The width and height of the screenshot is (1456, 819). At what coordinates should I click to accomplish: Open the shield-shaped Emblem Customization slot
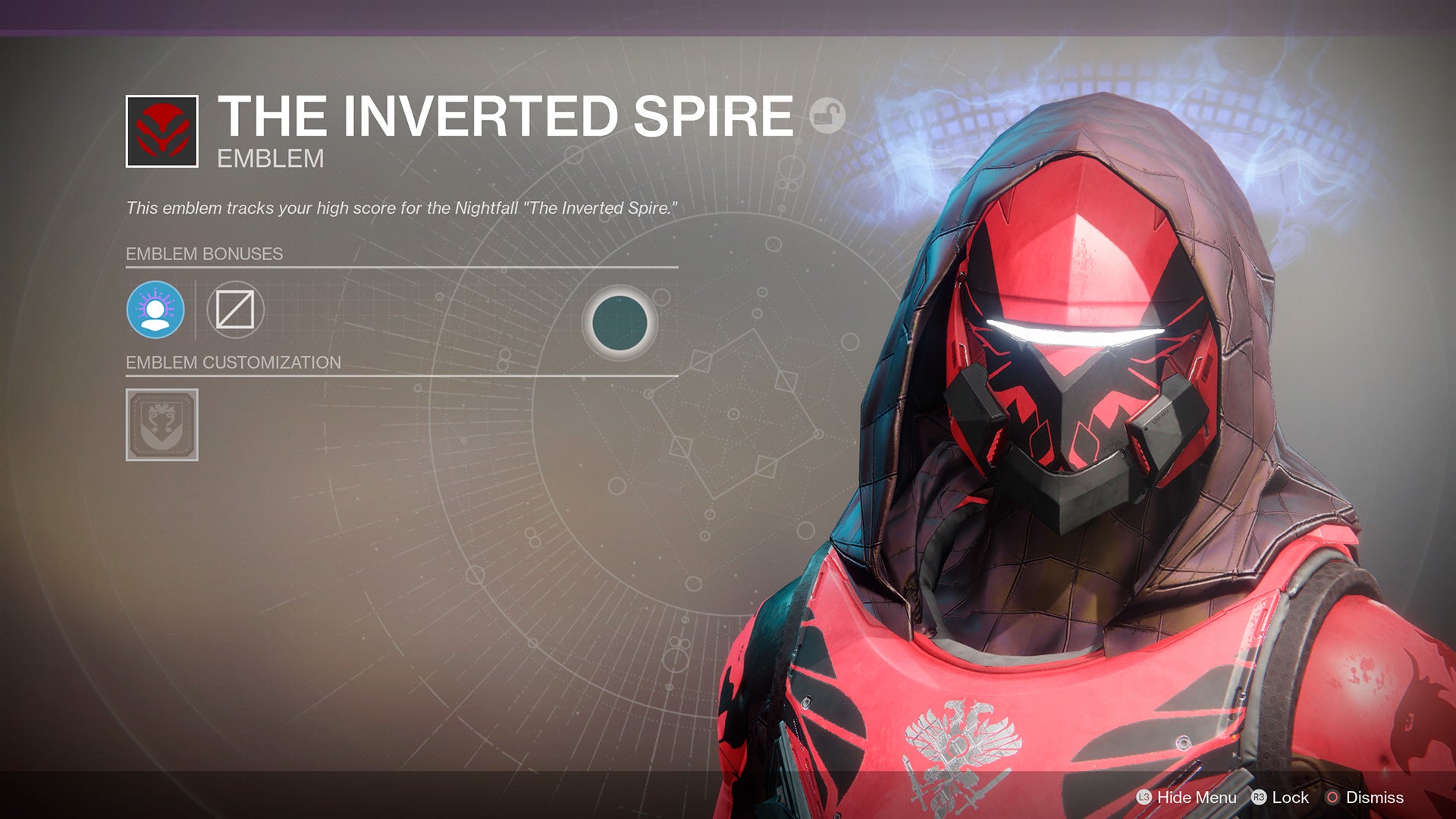click(161, 425)
